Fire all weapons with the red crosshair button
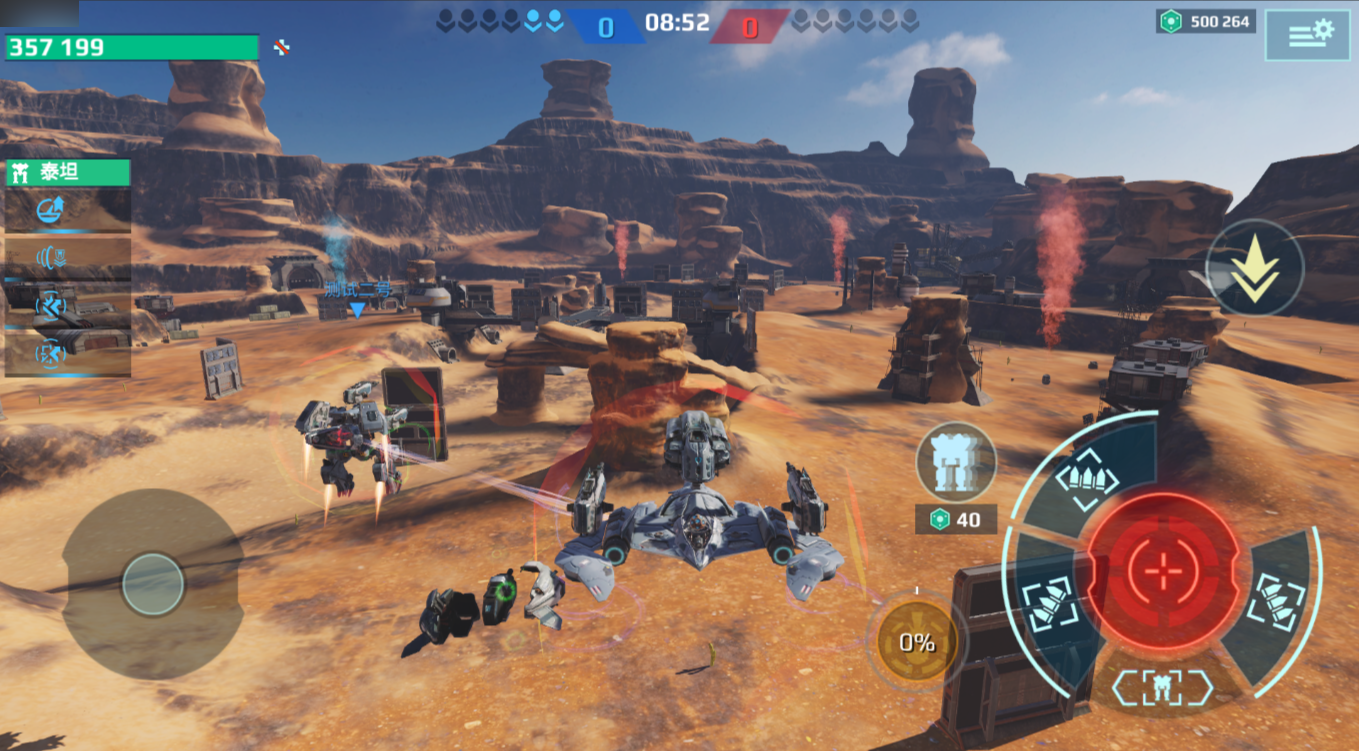Viewport: 1359px width, 751px height. [1163, 571]
